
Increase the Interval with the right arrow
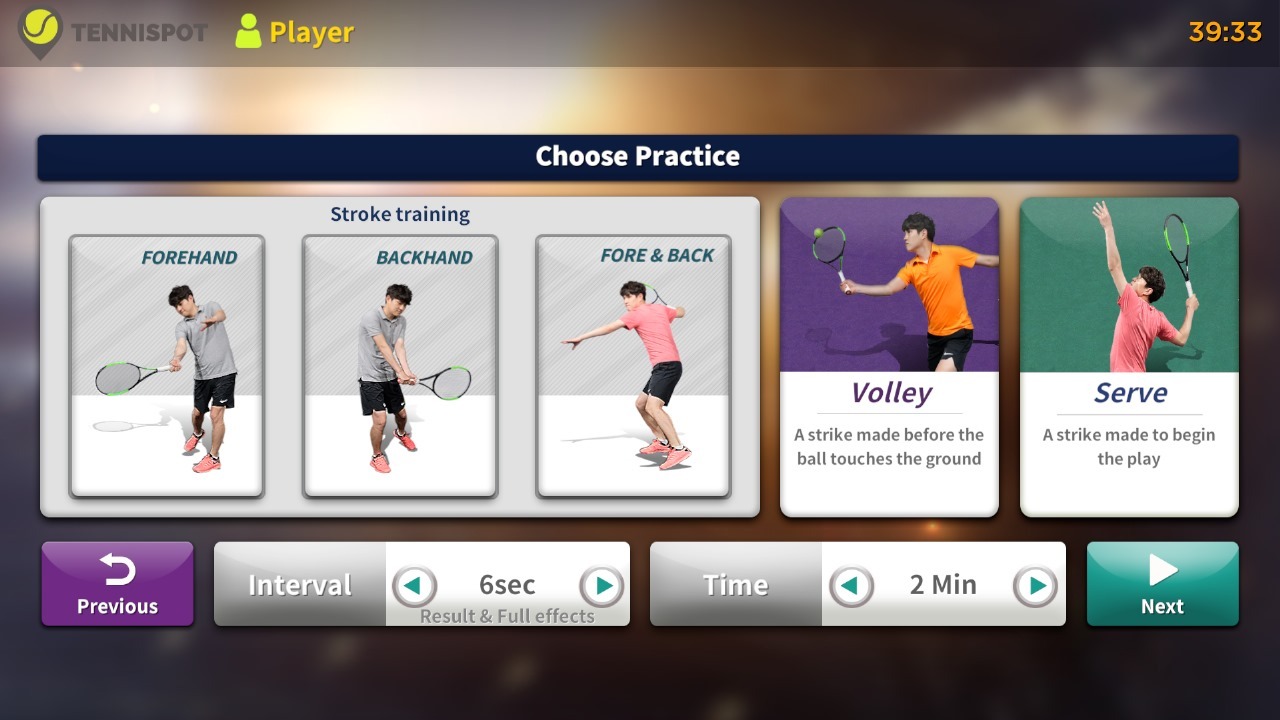pos(602,585)
